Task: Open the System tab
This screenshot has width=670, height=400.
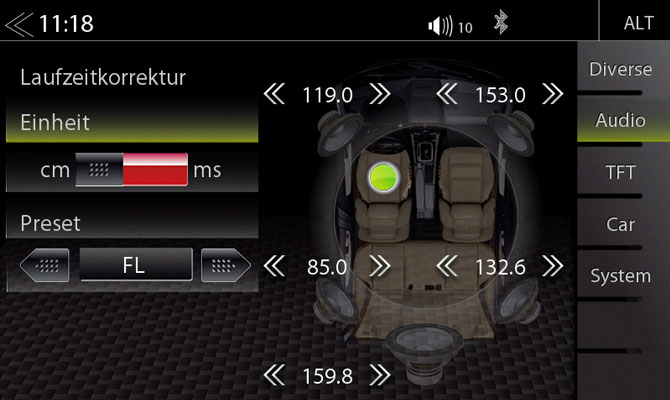Action: pyautogui.click(x=620, y=276)
